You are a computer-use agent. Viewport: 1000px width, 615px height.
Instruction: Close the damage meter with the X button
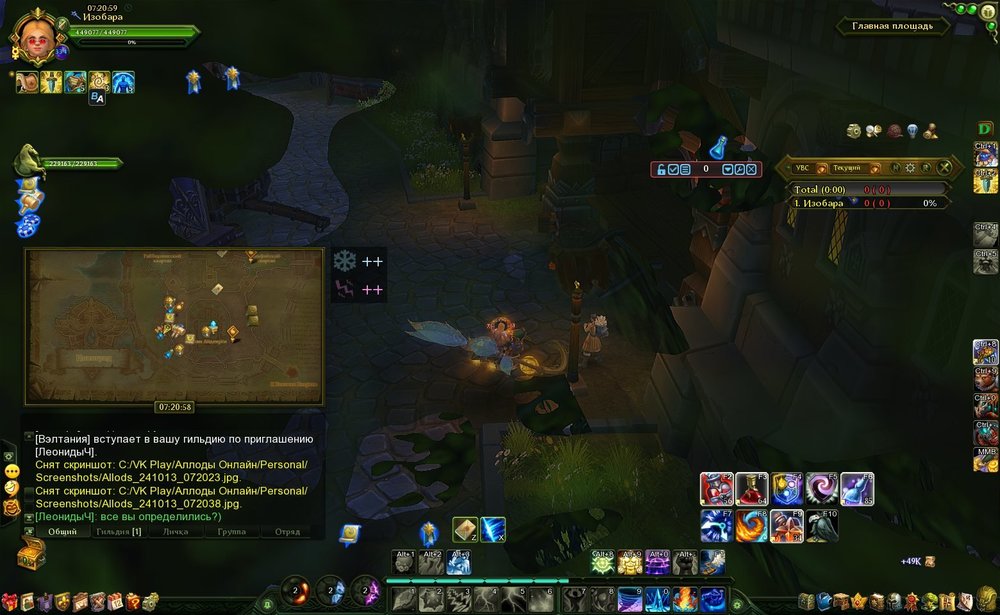tap(944, 168)
